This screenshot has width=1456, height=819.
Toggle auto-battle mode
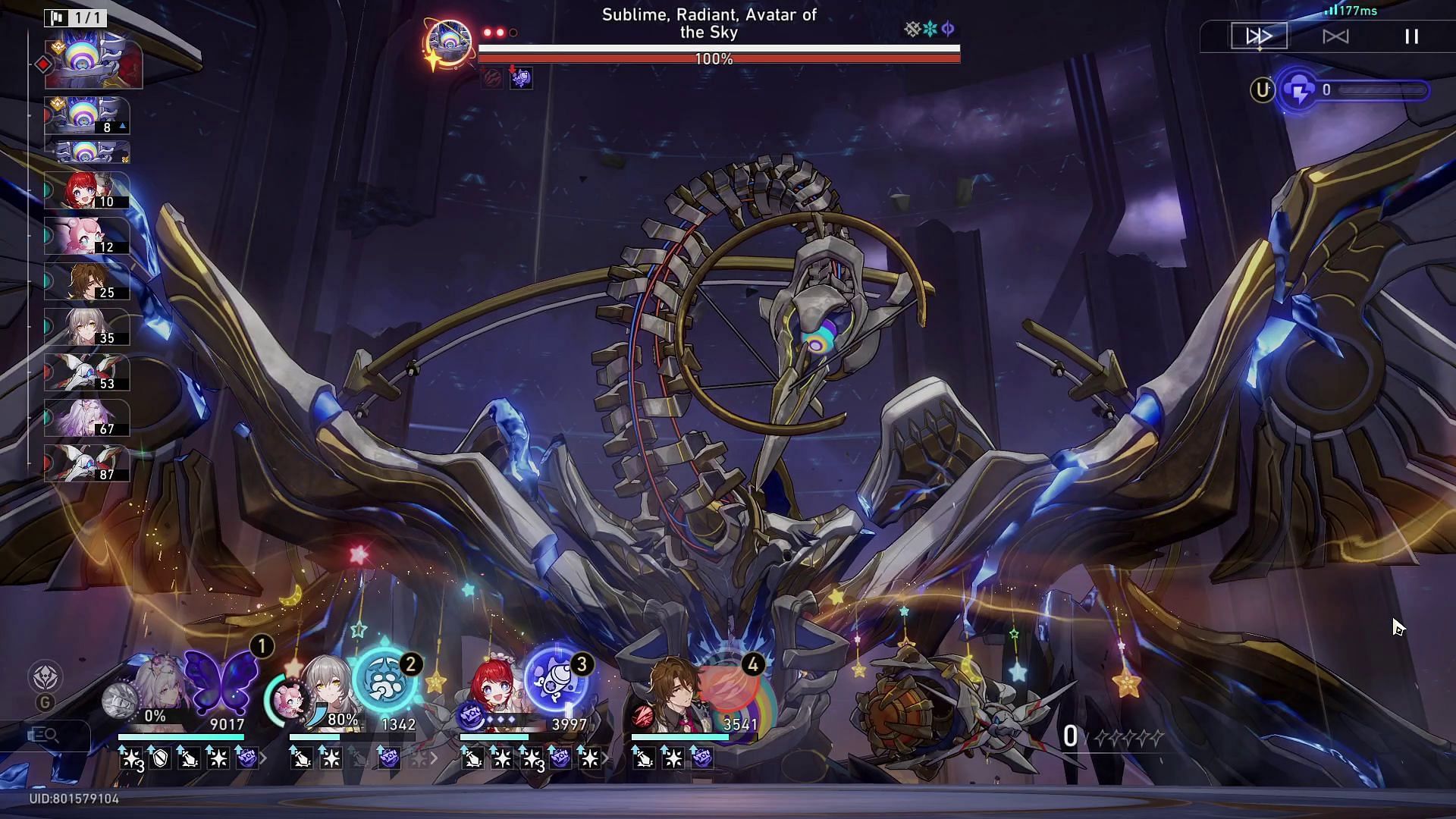(1335, 36)
